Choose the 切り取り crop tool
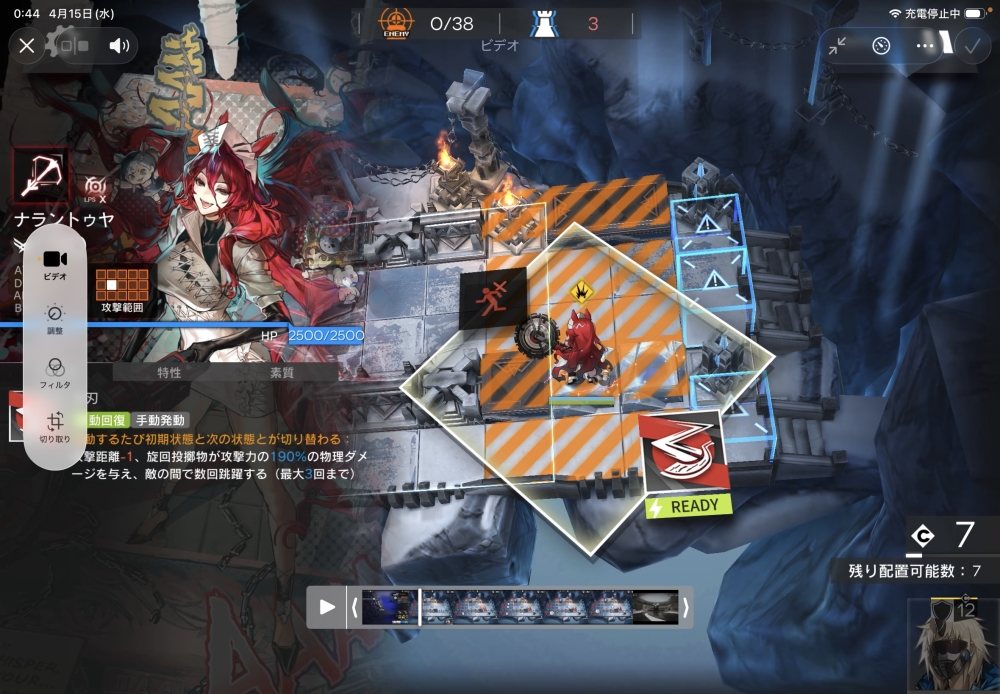Screen dimensions: 1000x694 click(55, 427)
